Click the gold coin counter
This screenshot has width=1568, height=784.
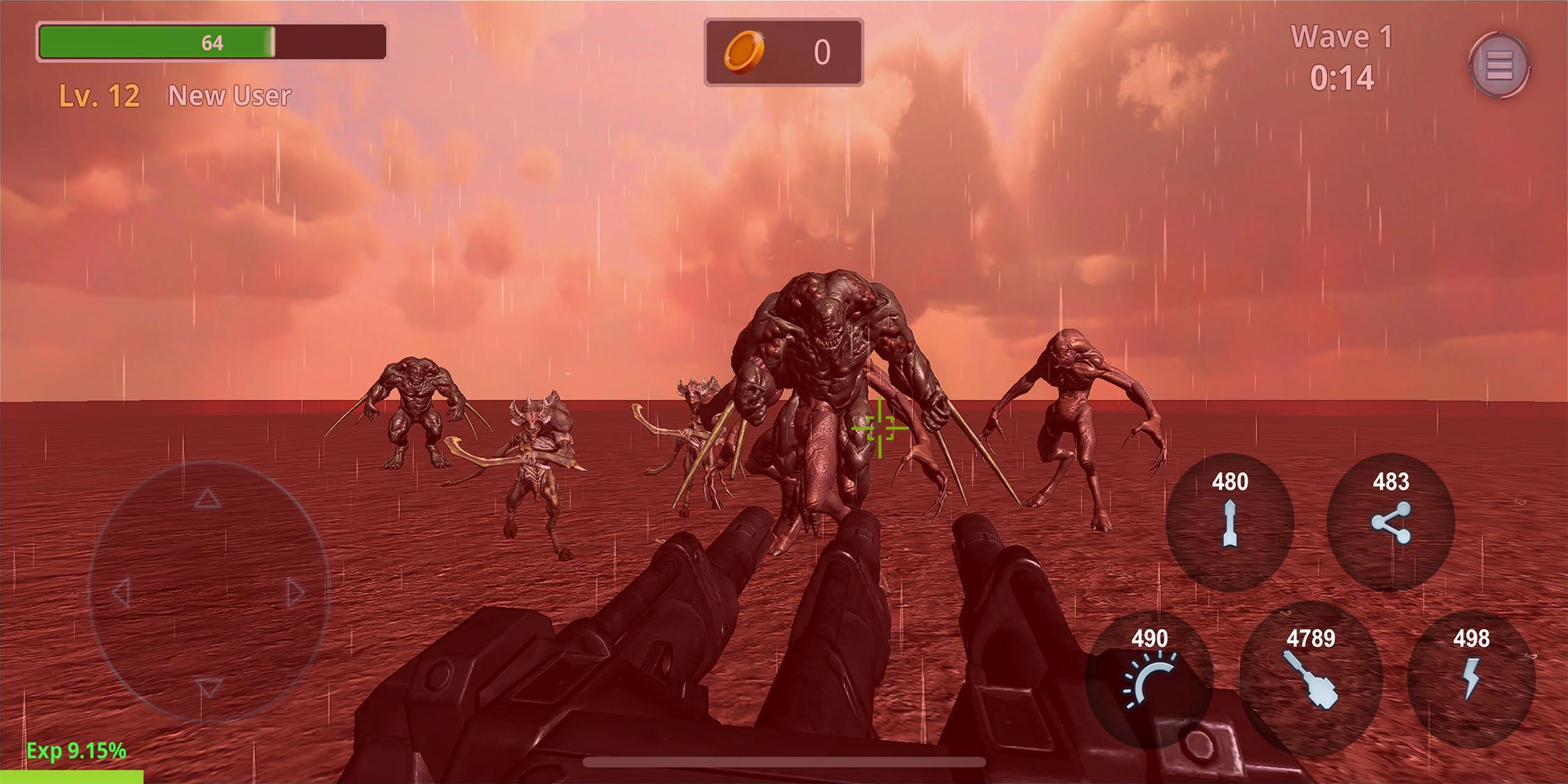[x=783, y=52]
